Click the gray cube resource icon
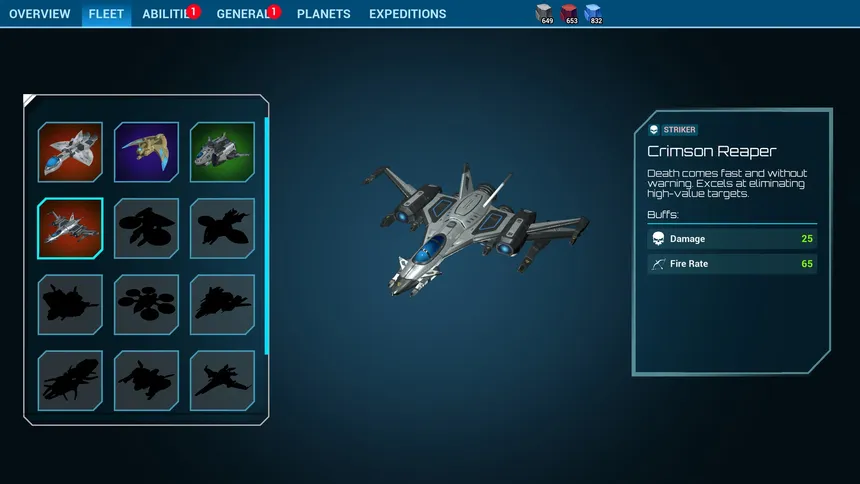The height and width of the screenshot is (484, 860). coord(545,12)
